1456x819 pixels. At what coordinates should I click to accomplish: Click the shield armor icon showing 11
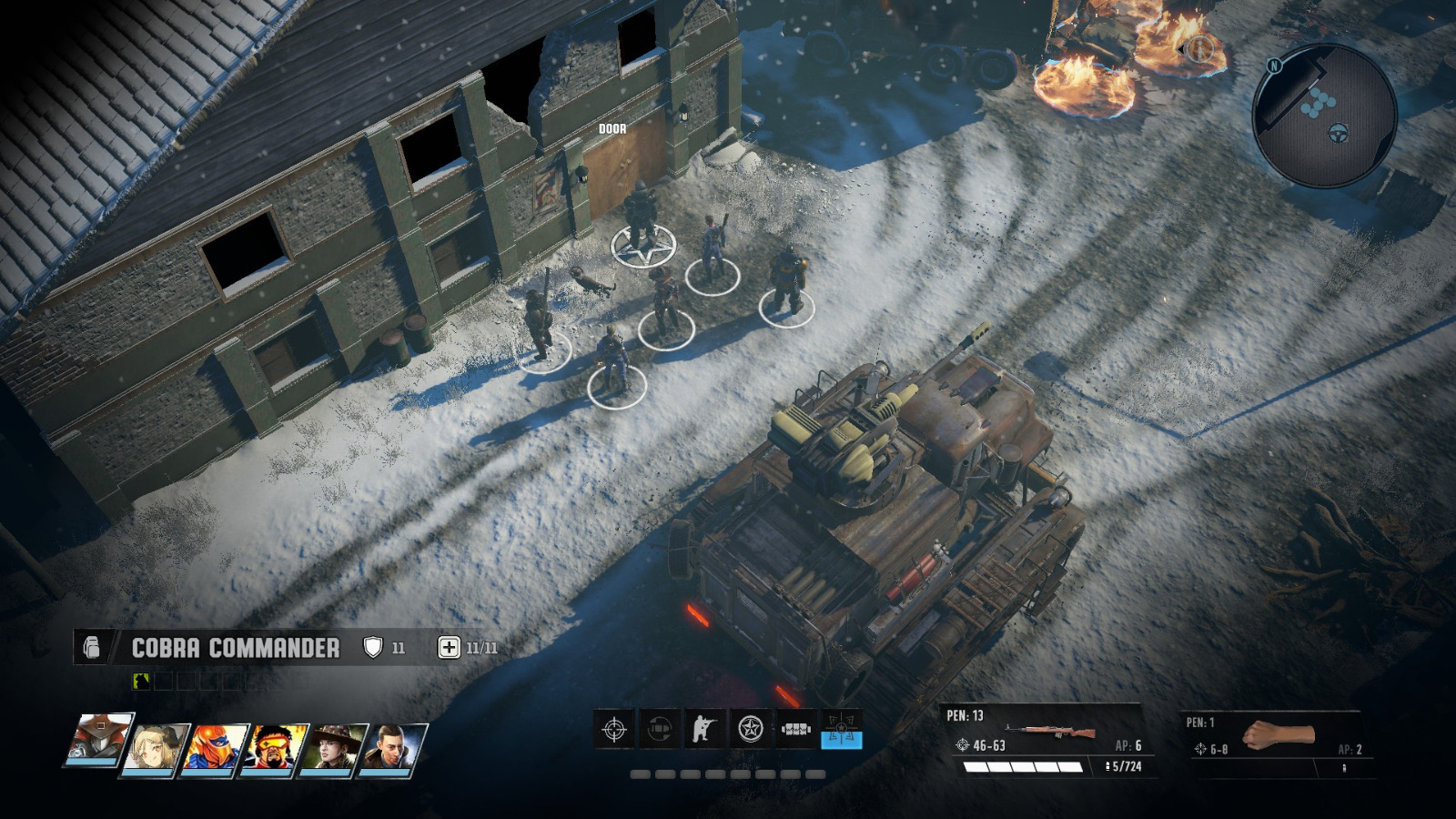(373, 646)
